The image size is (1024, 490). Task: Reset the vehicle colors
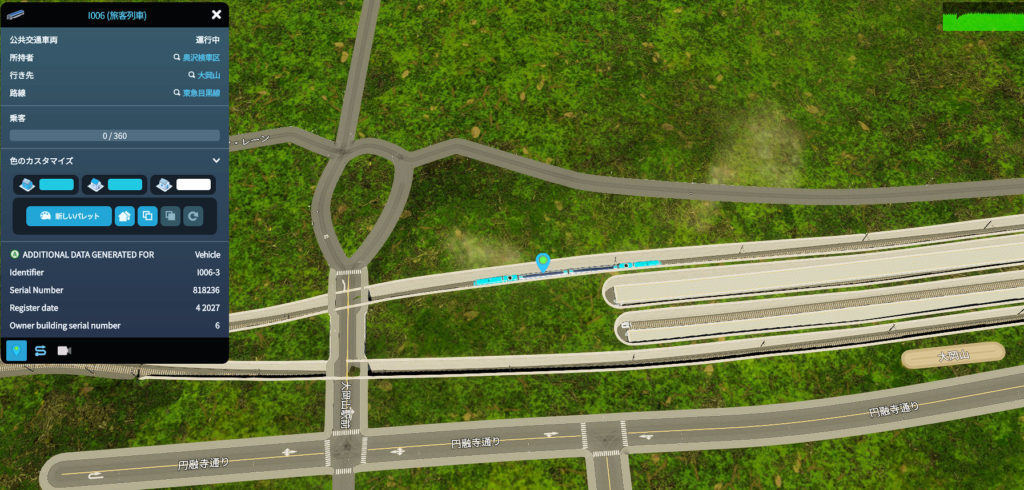(193, 215)
